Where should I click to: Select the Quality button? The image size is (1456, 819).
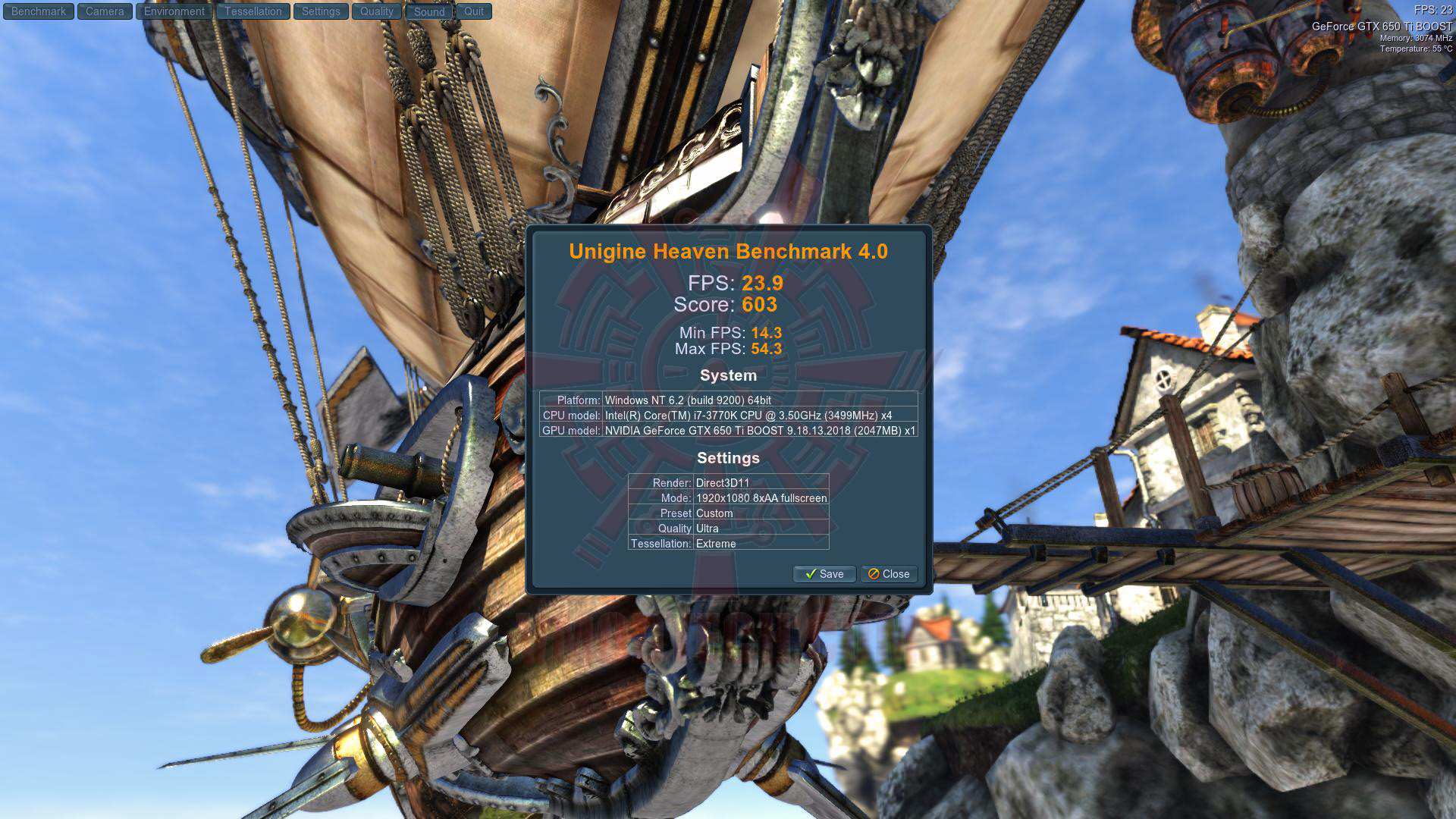tap(377, 11)
